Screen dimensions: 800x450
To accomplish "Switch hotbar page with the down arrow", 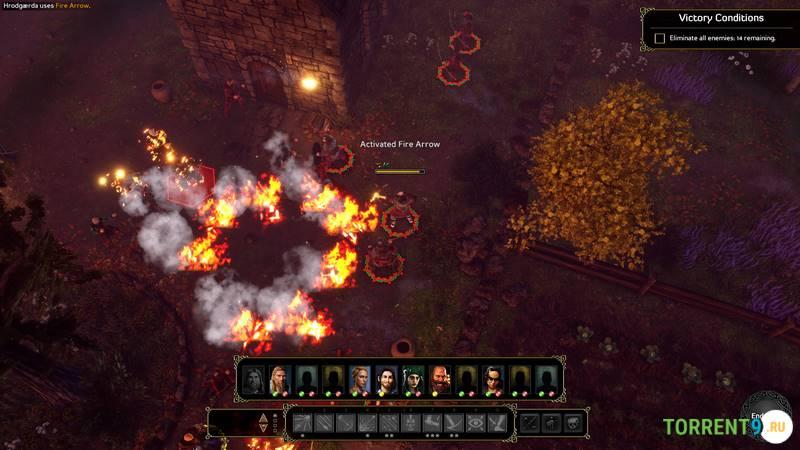I will [x=263, y=430].
